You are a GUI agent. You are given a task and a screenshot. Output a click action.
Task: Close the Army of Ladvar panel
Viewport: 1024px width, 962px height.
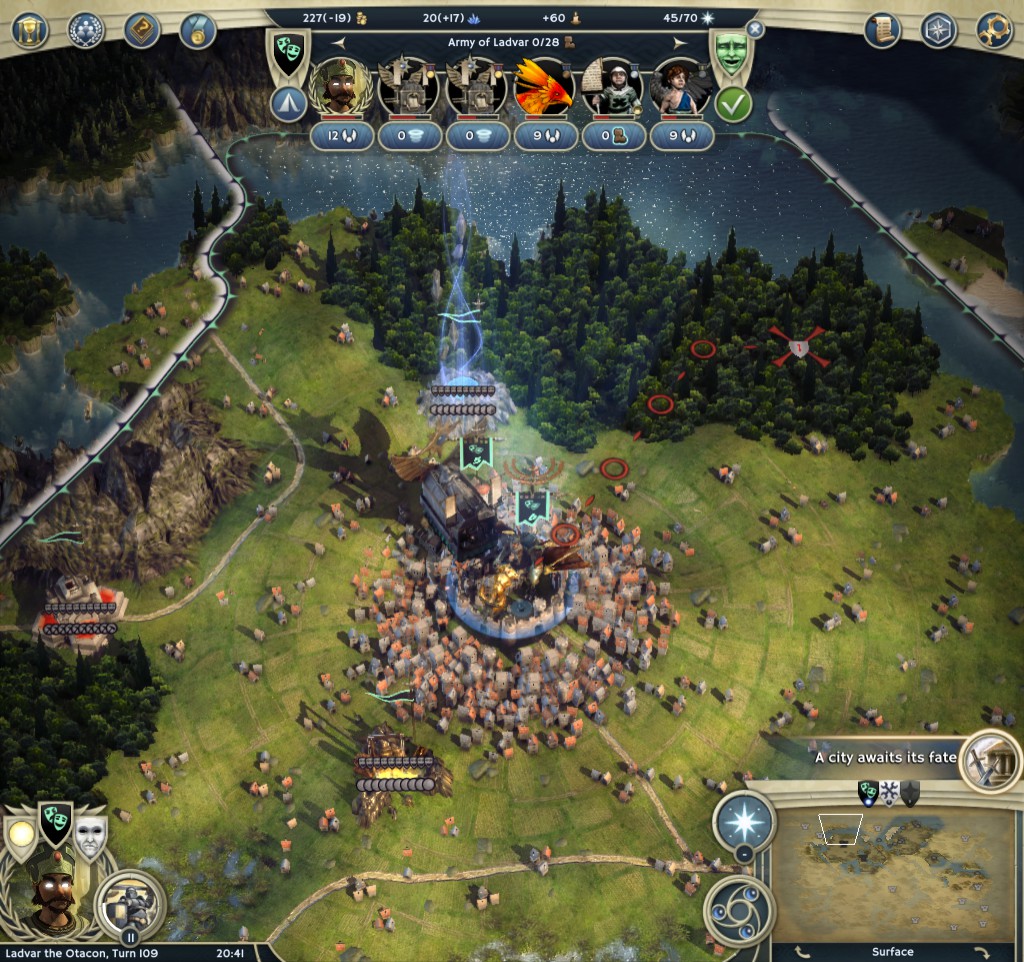click(x=755, y=30)
